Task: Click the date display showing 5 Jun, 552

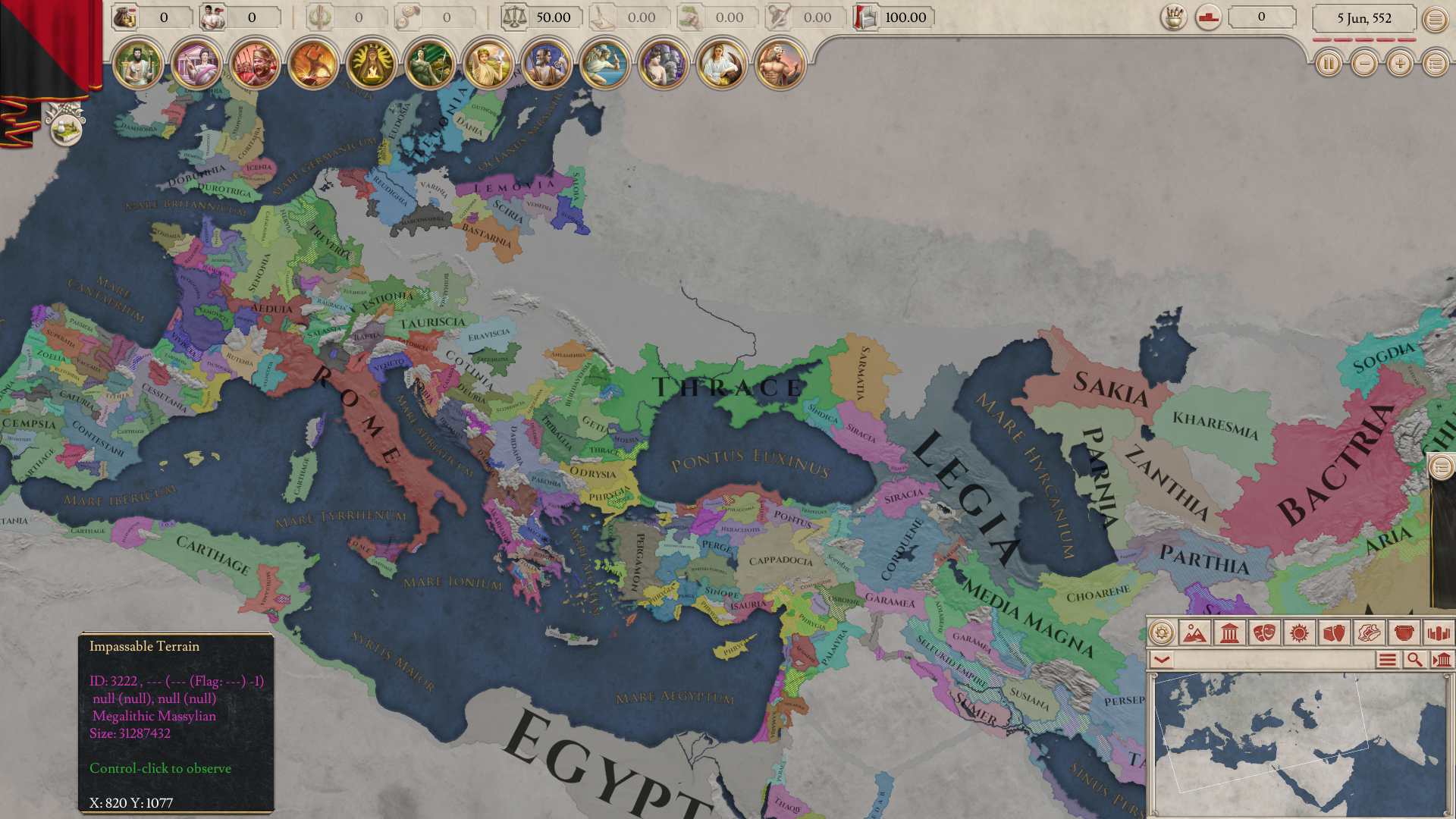Action: tap(1363, 18)
